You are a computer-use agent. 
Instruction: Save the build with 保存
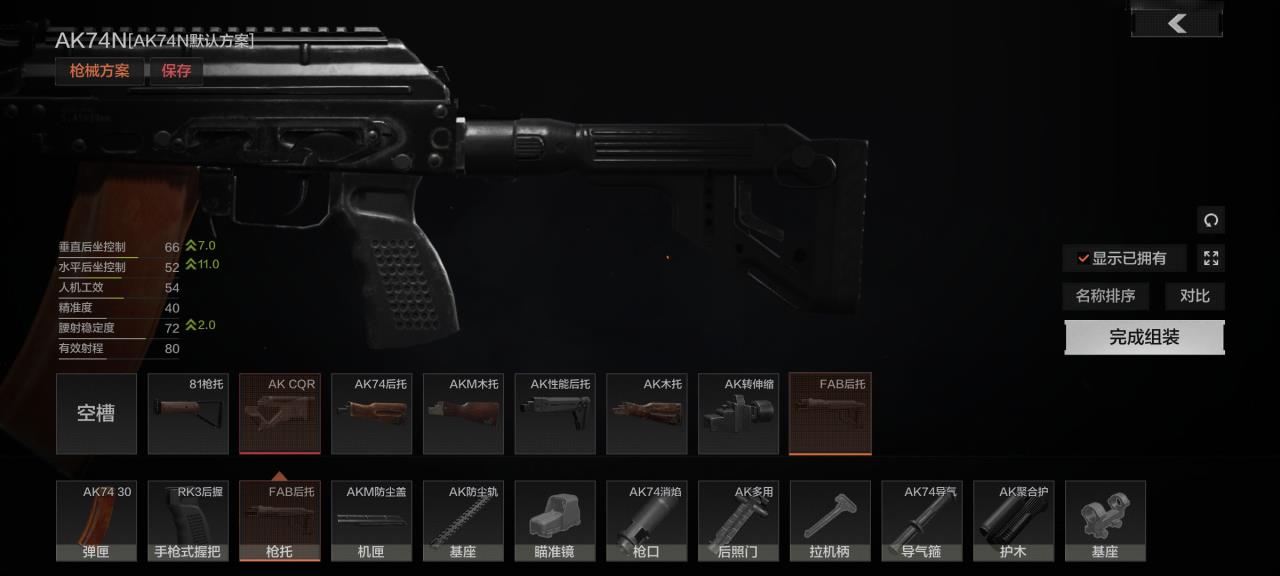pos(176,71)
